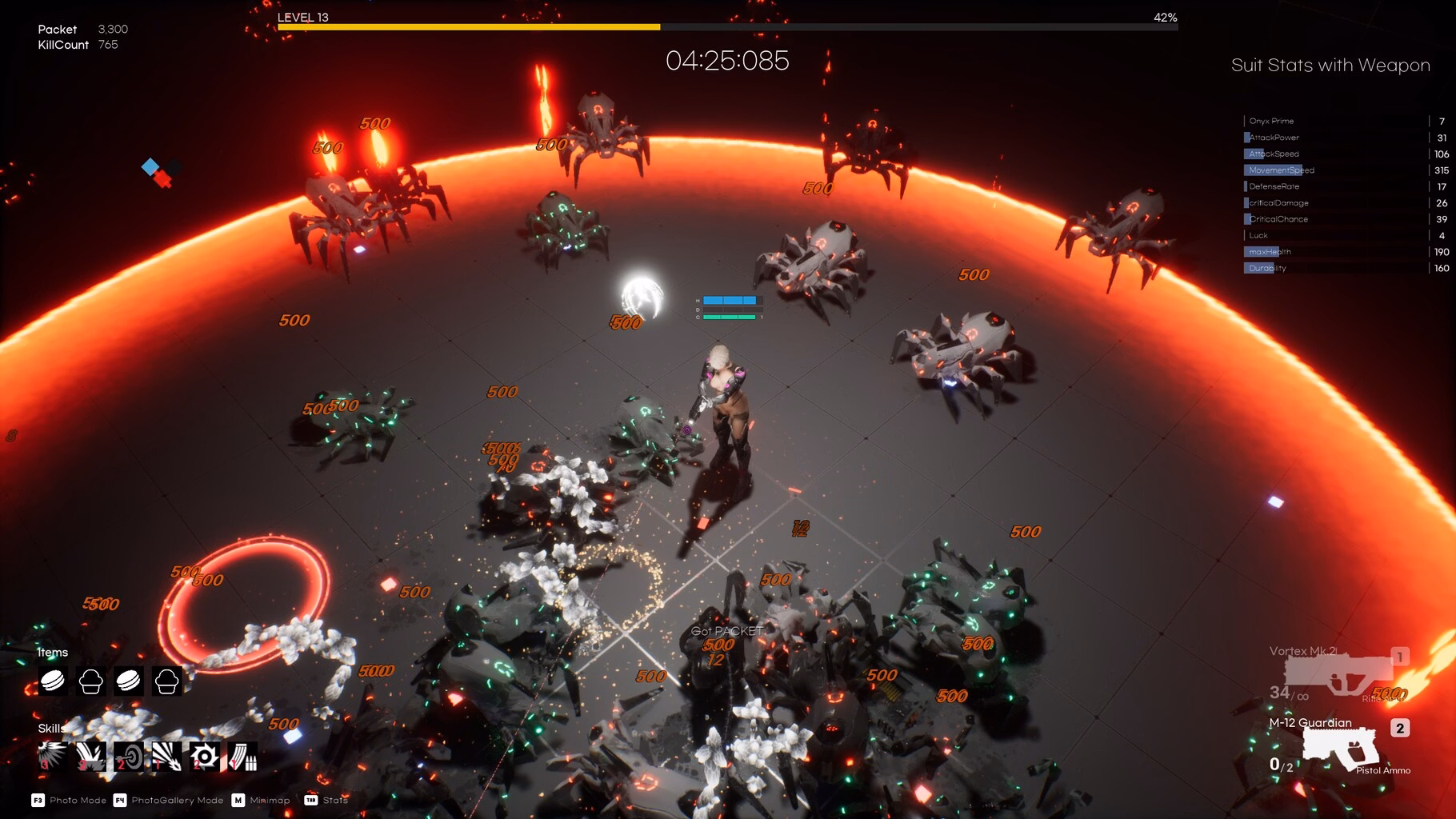Expand the Items panel header

(x=53, y=652)
